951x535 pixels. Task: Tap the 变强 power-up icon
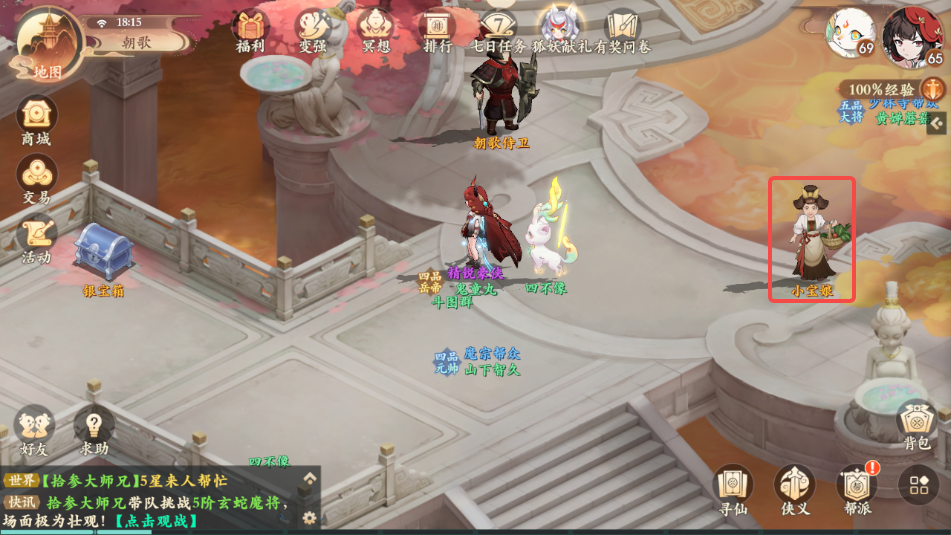click(x=313, y=28)
